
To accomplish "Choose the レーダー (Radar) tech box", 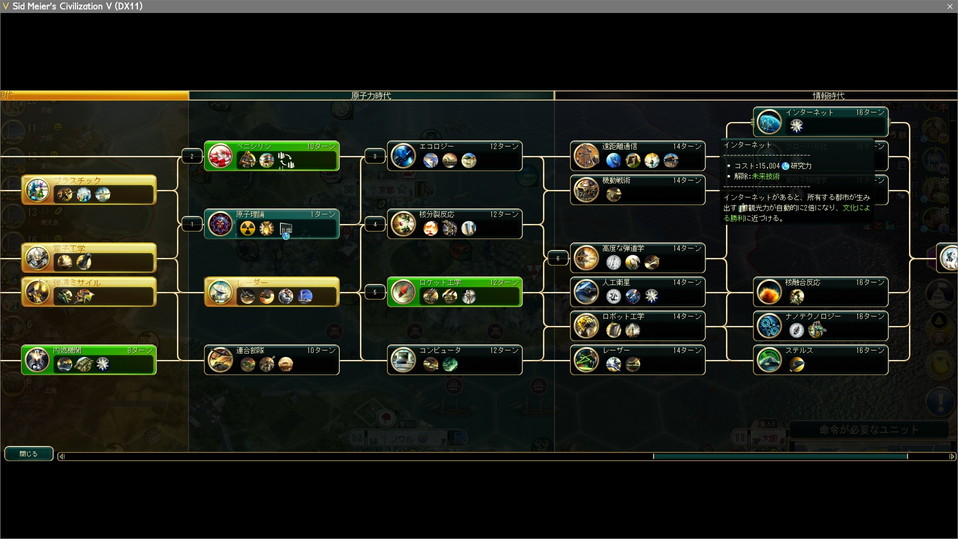I will click(x=272, y=291).
